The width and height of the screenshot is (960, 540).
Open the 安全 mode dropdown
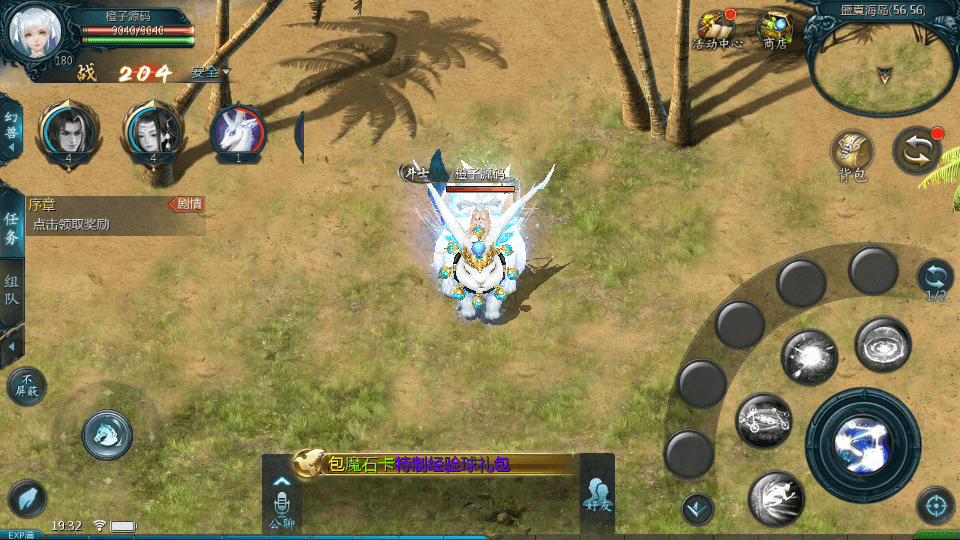[x=210, y=72]
